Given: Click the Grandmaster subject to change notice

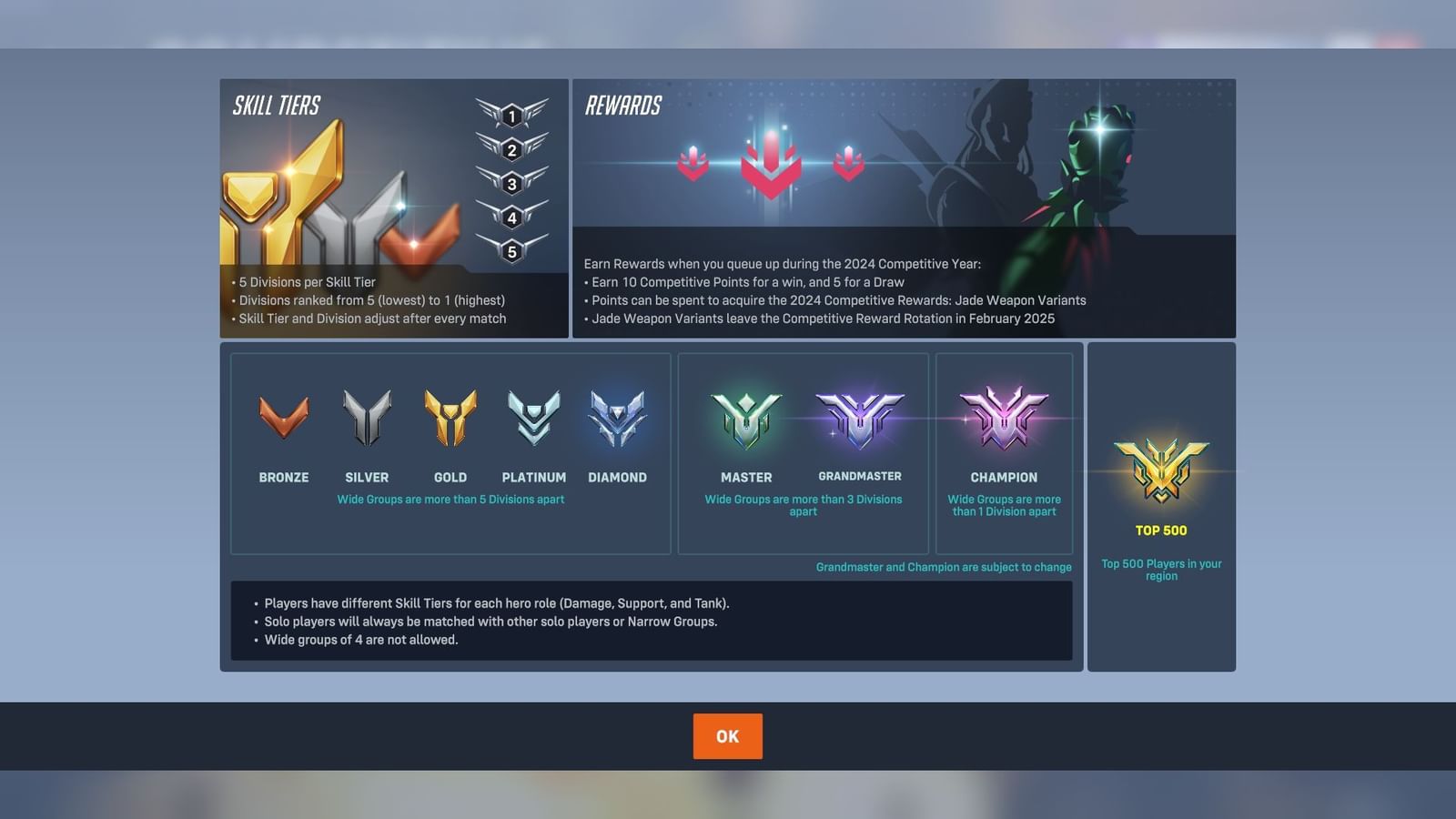Looking at the screenshot, I should (943, 566).
